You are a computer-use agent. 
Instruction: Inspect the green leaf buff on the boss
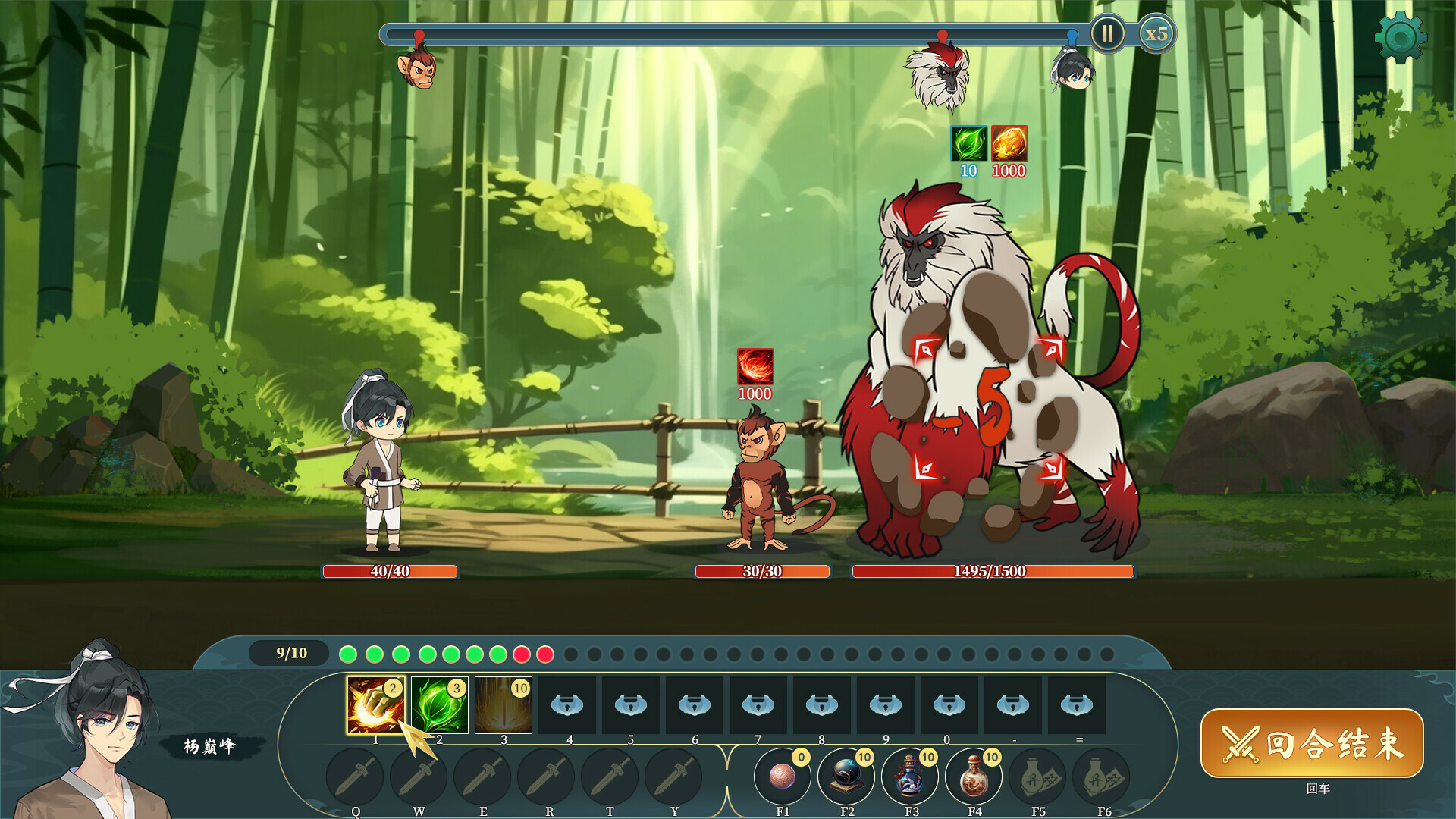tap(969, 143)
